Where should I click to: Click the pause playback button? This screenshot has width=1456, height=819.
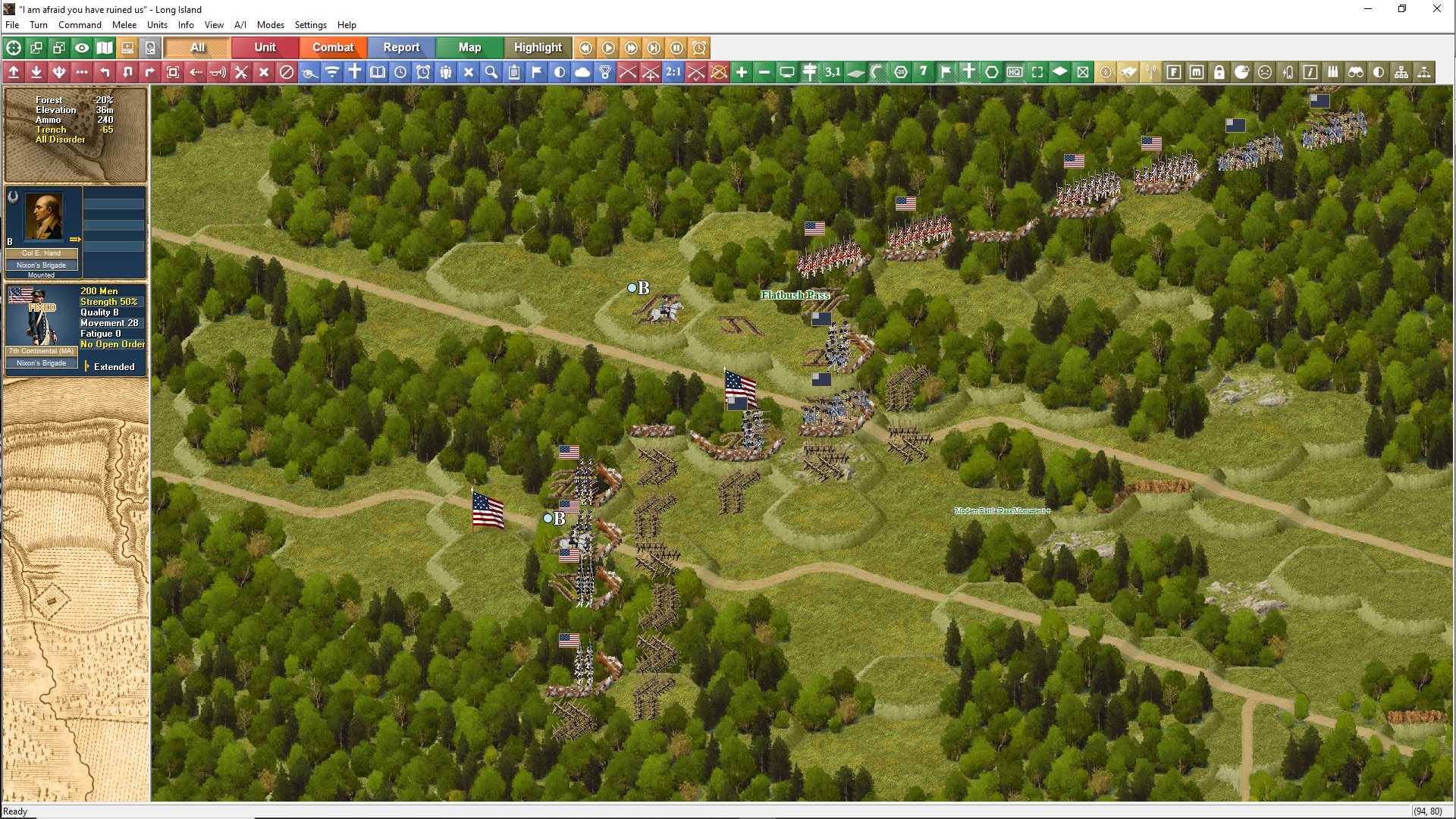676,48
